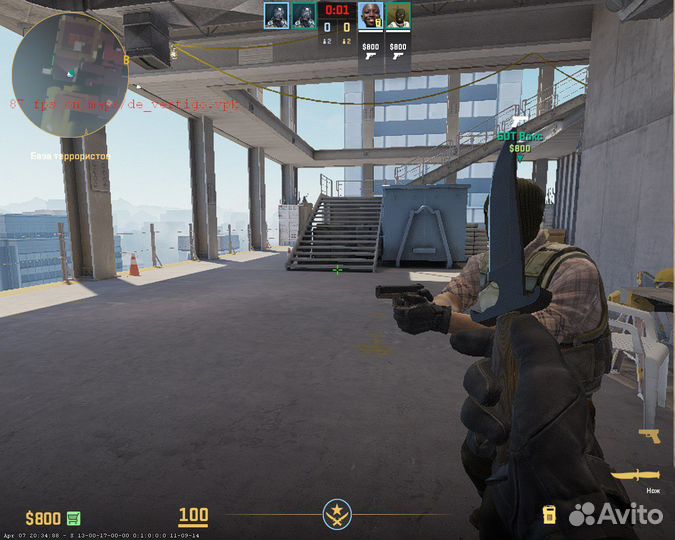Select the pistol weapon slot icon

coord(650,436)
